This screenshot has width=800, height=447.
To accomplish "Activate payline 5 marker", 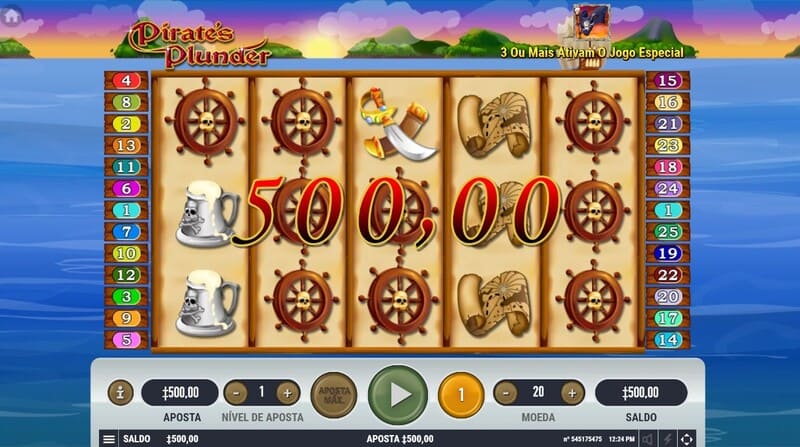I will click(x=126, y=340).
